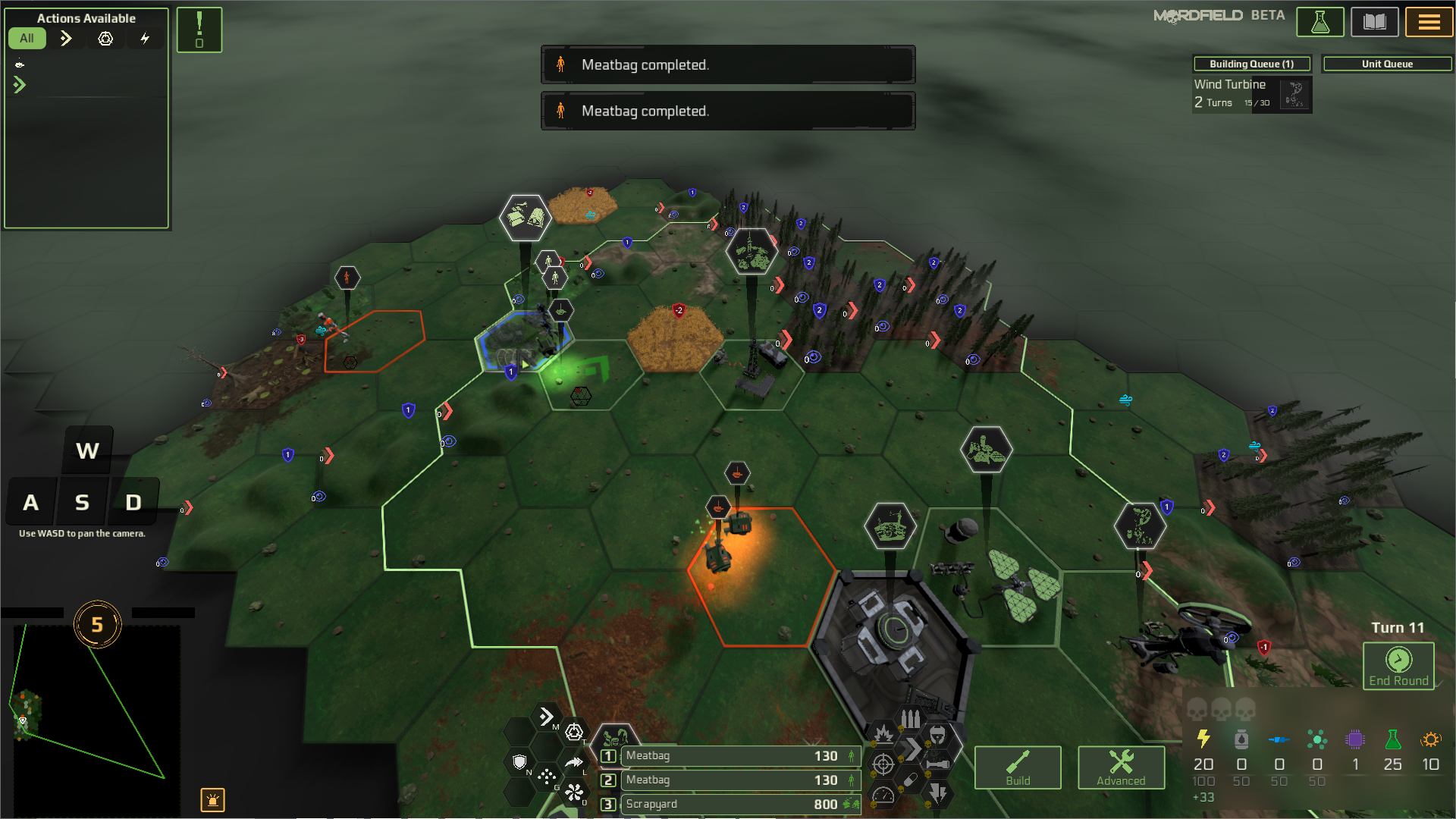
Task: Select the Scrapyard row in the unit list
Action: tap(739, 804)
